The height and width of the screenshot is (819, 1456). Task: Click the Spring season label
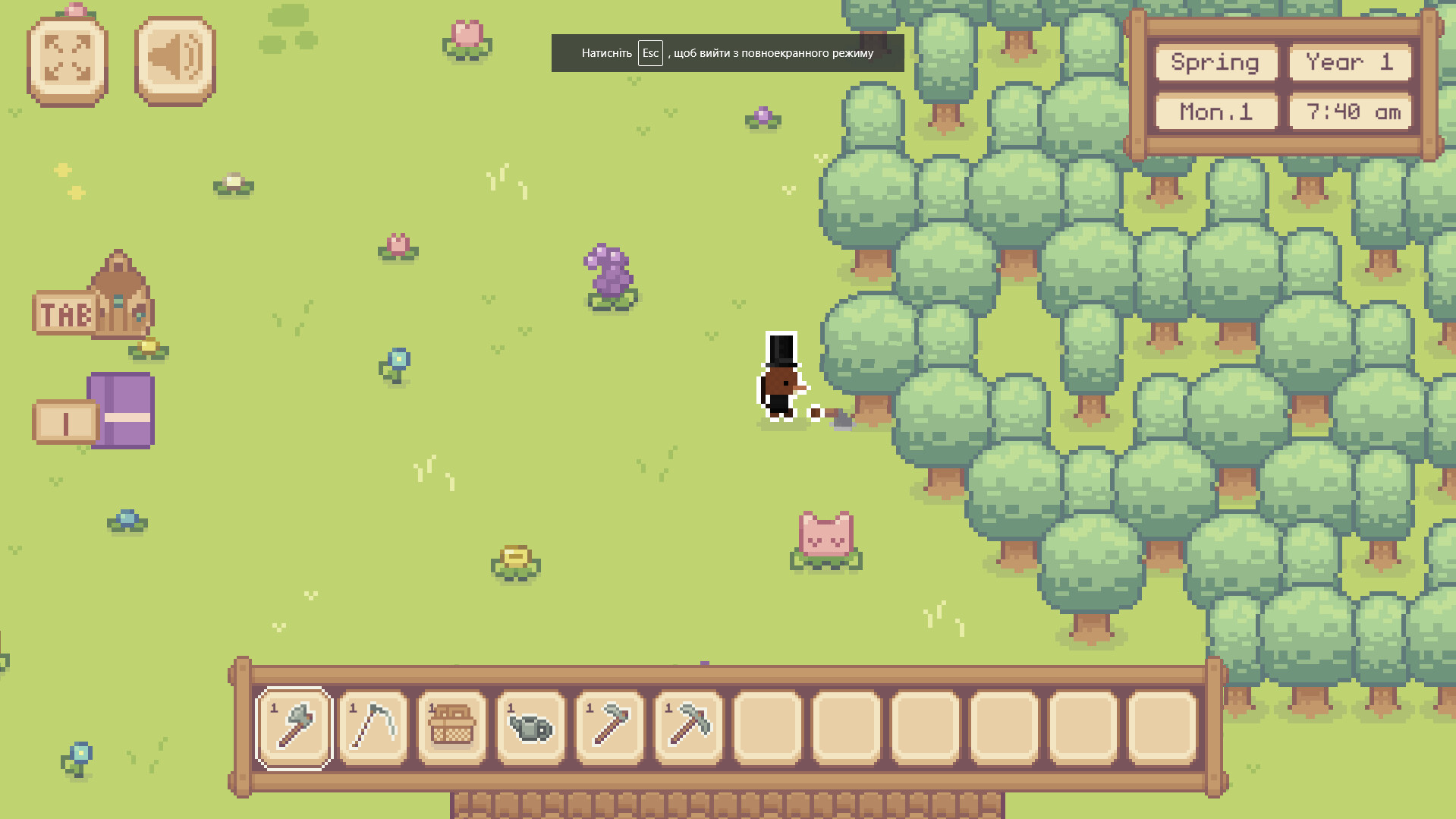(x=1215, y=63)
